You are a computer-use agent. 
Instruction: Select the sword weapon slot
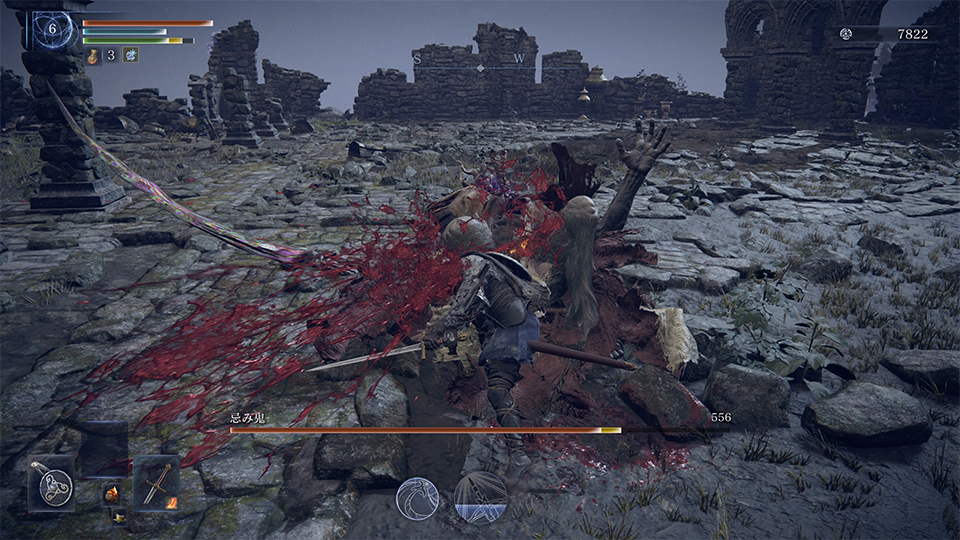(x=156, y=483)
